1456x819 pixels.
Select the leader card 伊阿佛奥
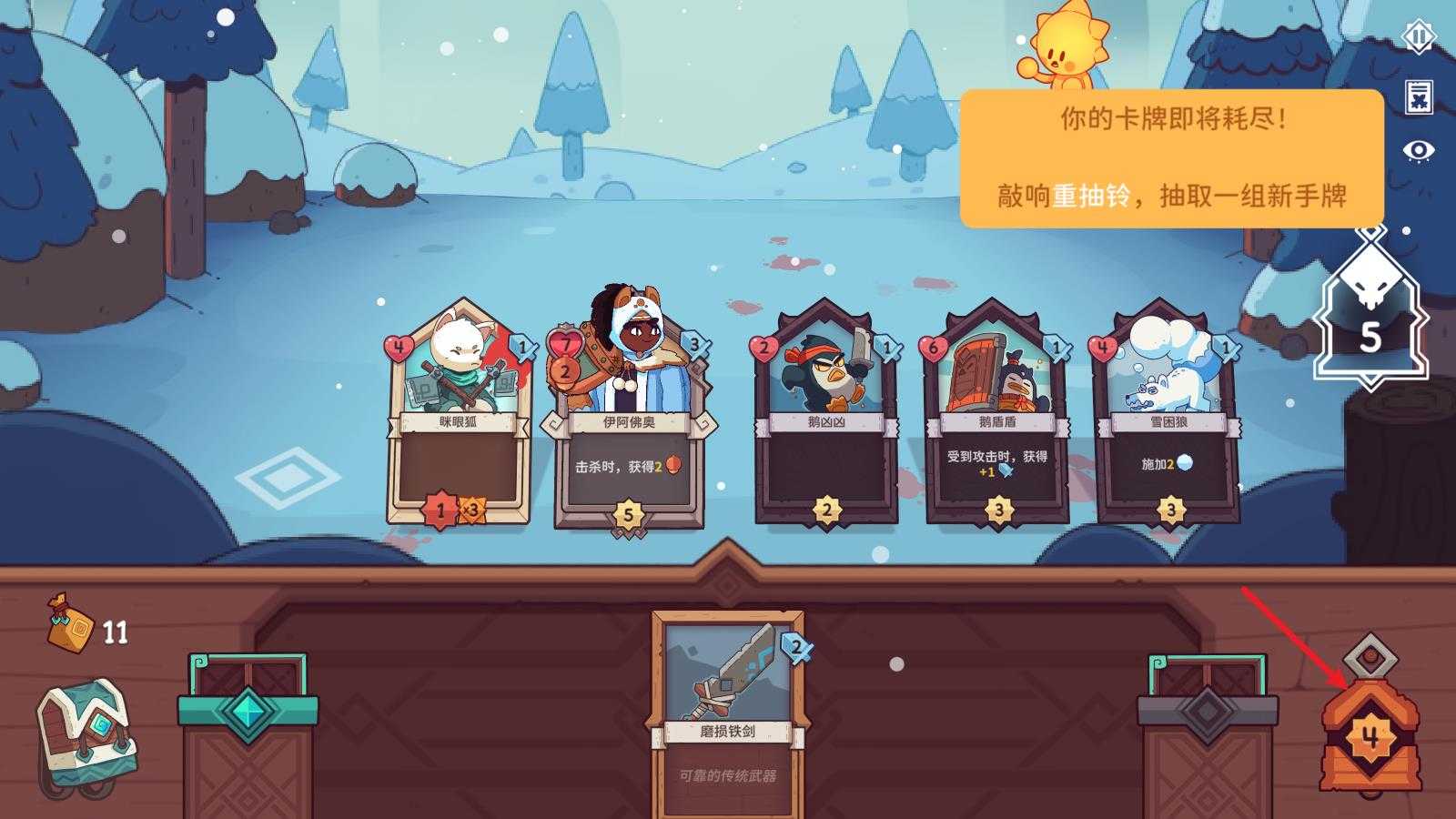[x=629, y=419]
